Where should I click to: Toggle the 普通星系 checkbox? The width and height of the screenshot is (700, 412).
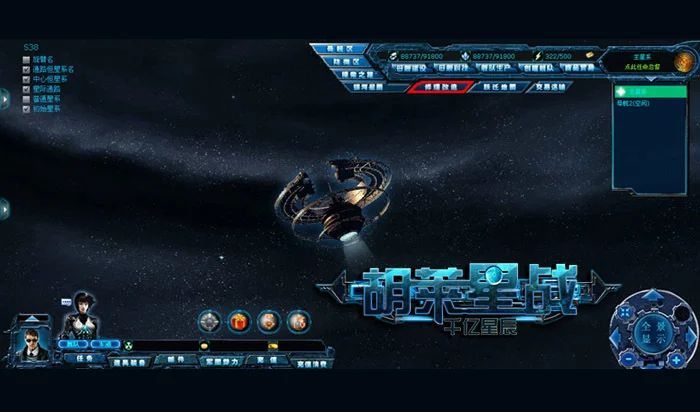point(26,99)
